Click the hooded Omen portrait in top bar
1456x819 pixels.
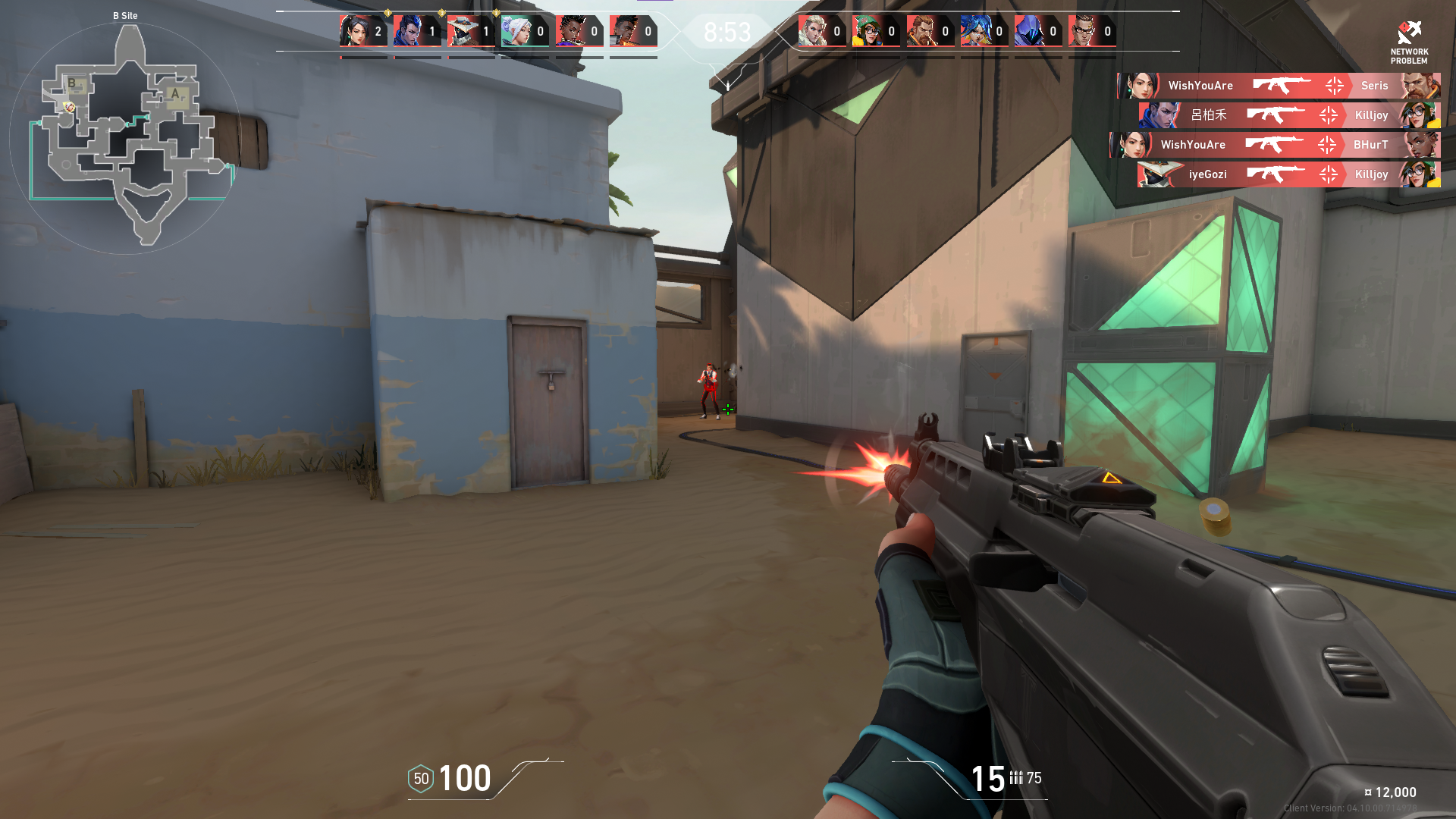point(1029,32)
